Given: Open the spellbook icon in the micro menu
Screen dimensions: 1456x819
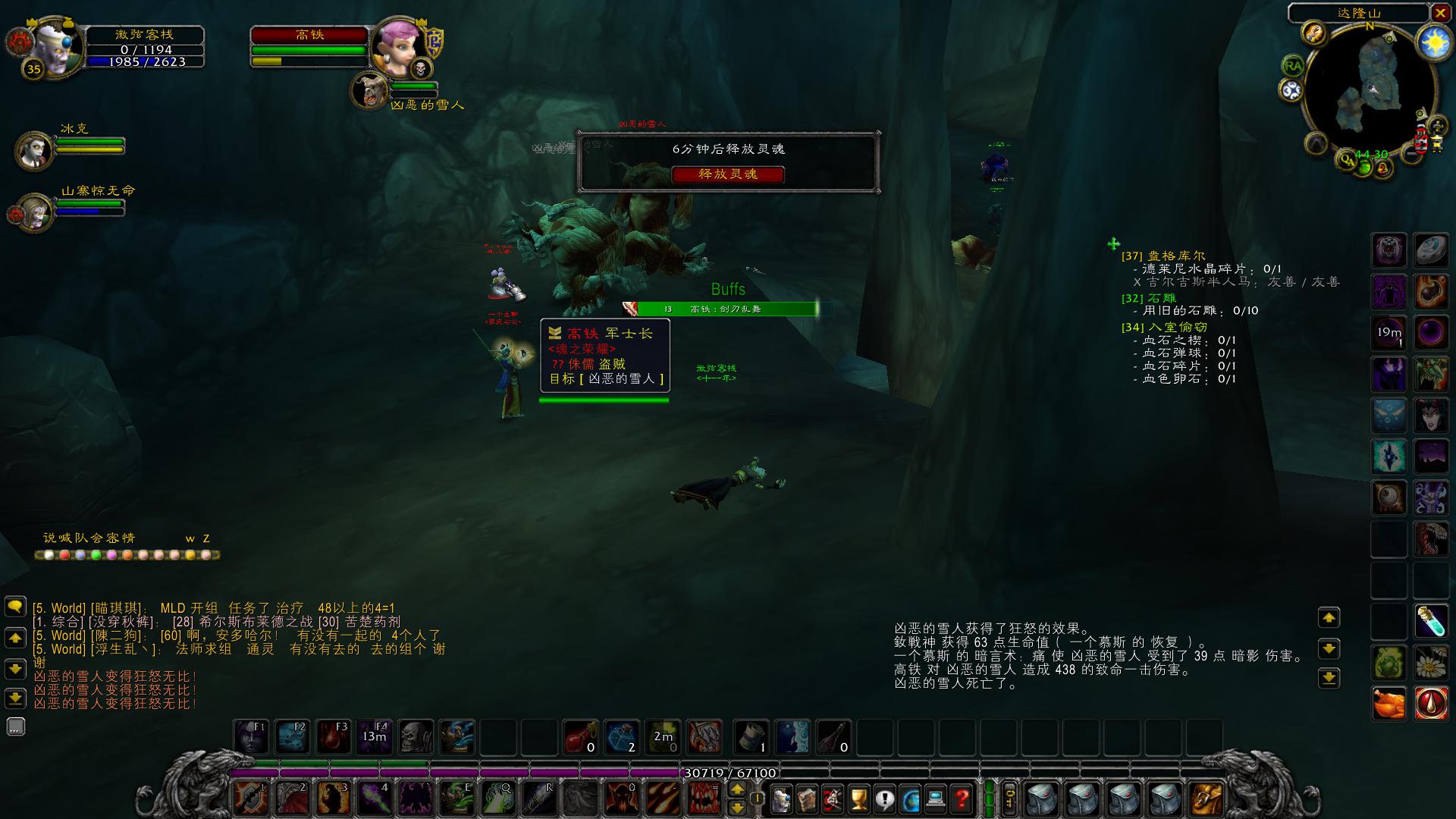Looking at the screenshot, I should coord(807,799).
